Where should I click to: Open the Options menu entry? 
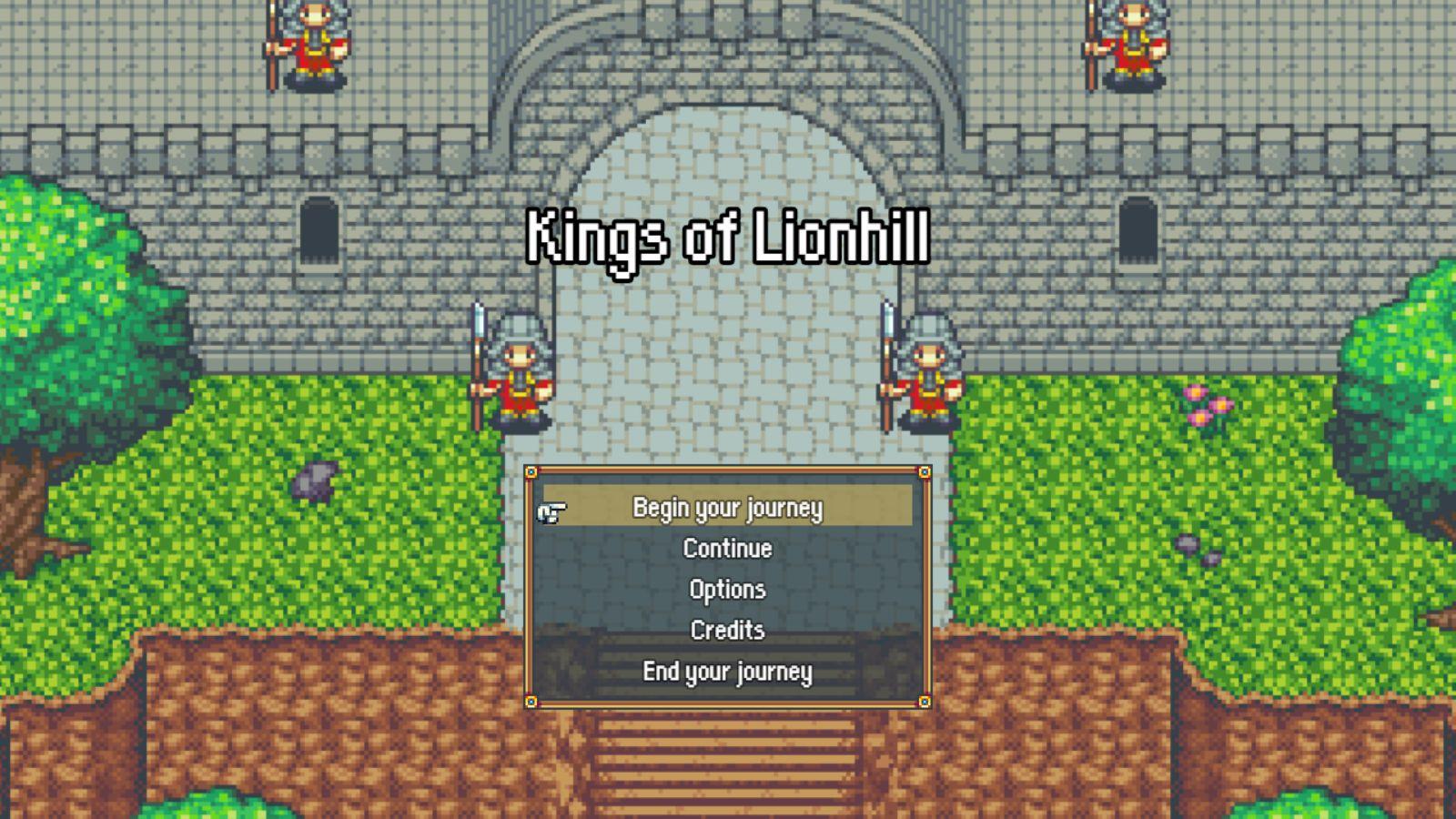coord(728,590)
